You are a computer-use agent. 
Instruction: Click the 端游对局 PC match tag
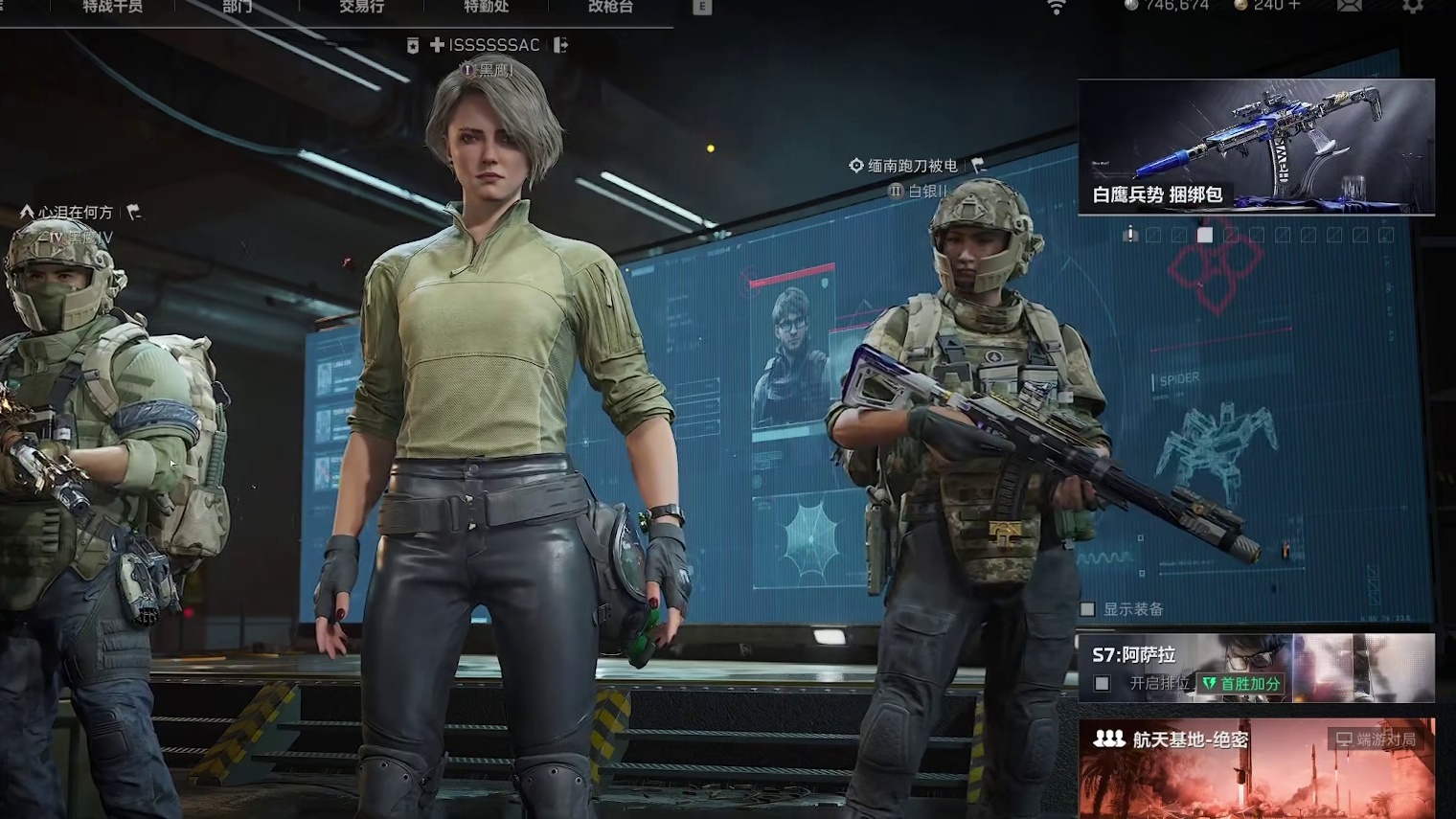pos(1376,739)
